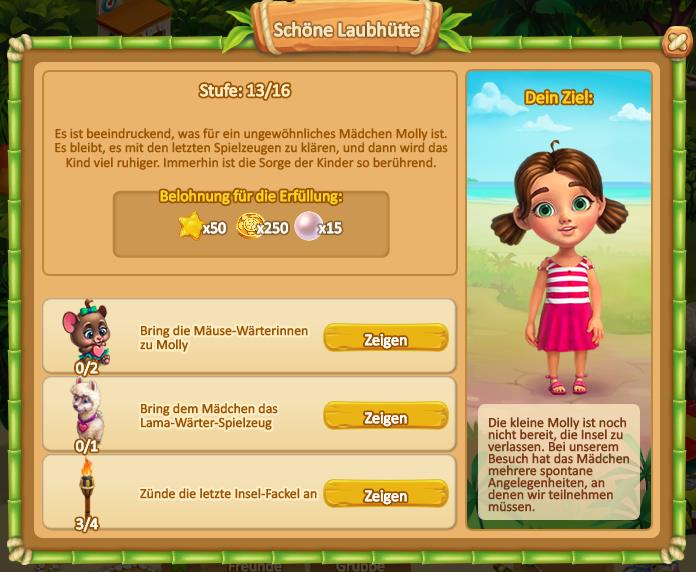Select the white lama toy icon
696x572 pixels.
pos(86,408)
